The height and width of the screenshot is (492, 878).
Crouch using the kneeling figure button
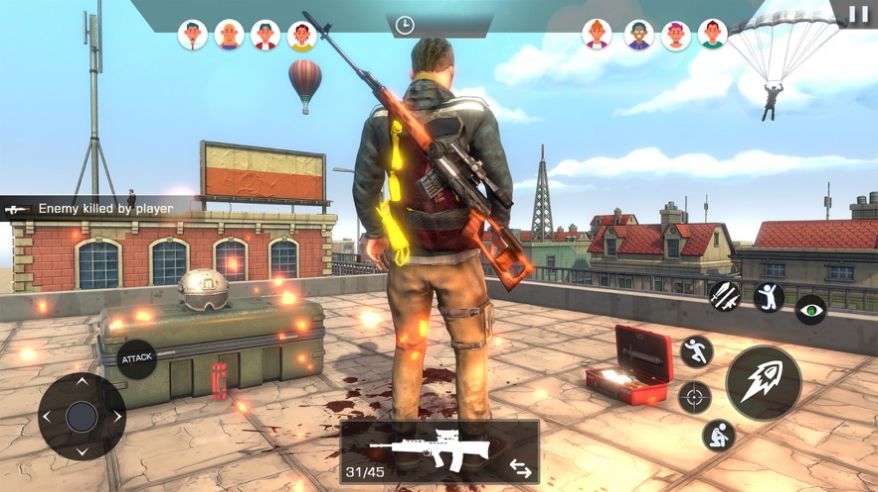pos(718,434)
